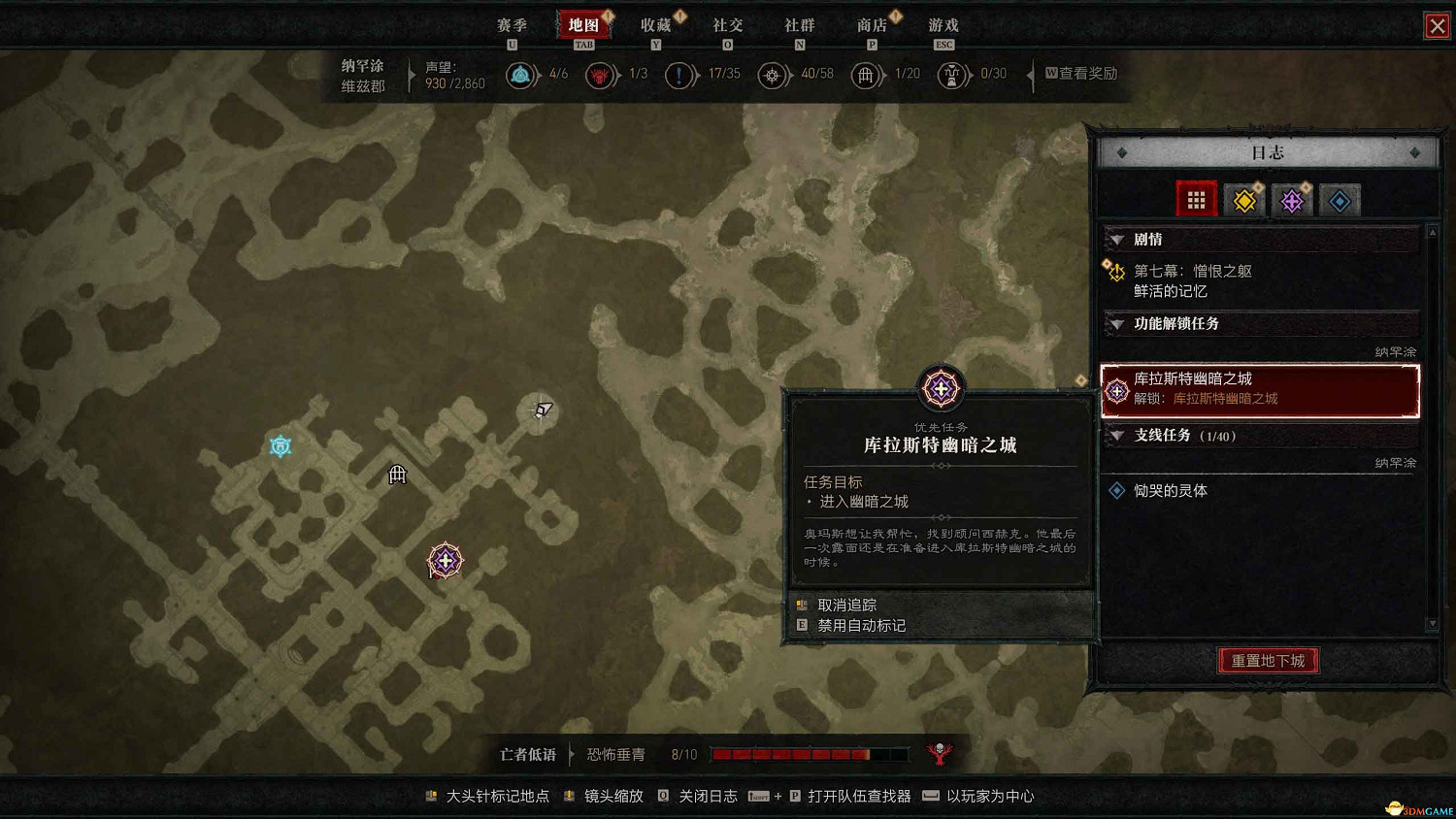Open the 收藏 menu item
This screenshot has height=819, width=1456.
[656, 25]
